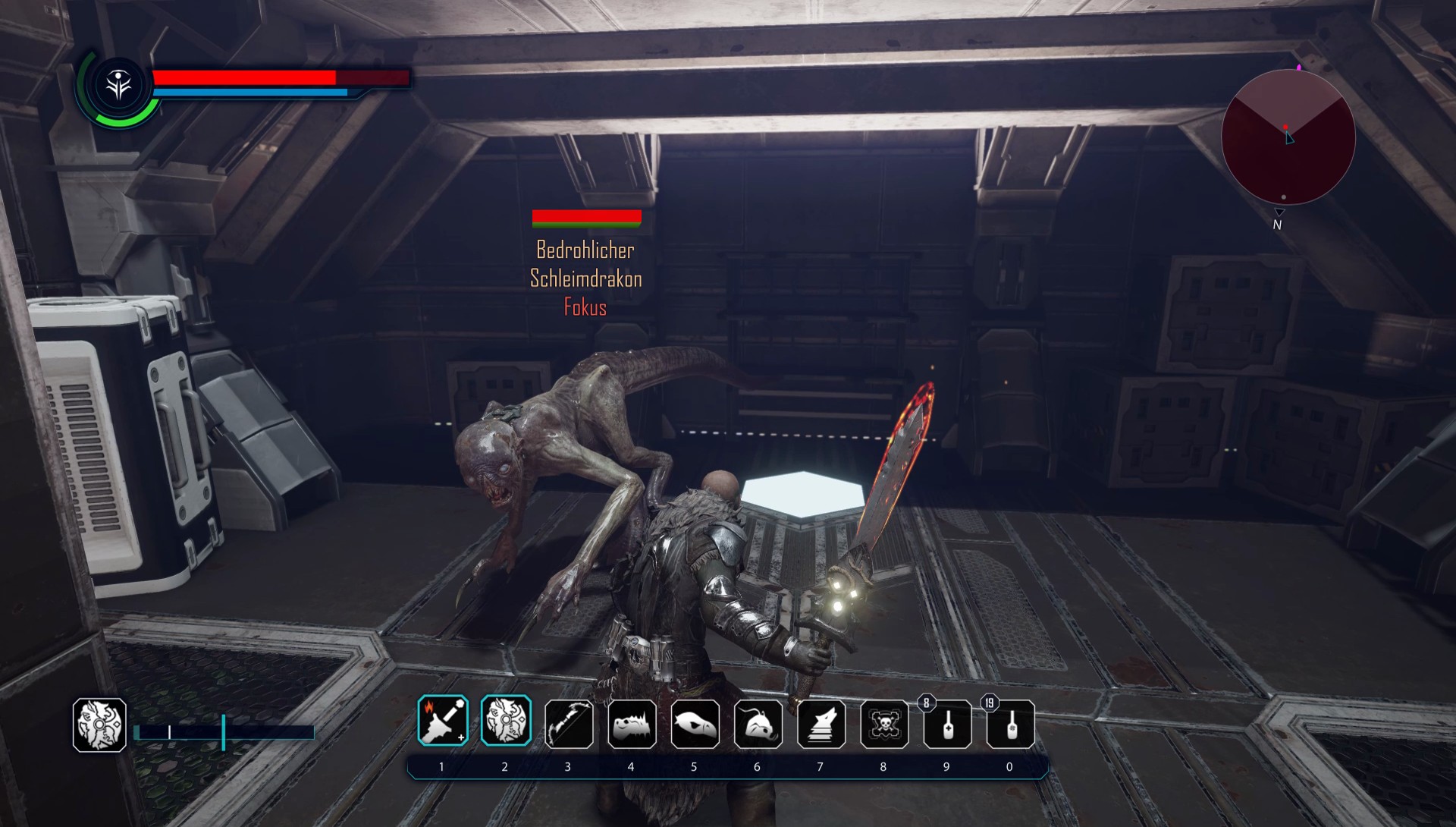Activate the rat ability icon
Screen dimensions: 1456x827
[x=758, y=724]
